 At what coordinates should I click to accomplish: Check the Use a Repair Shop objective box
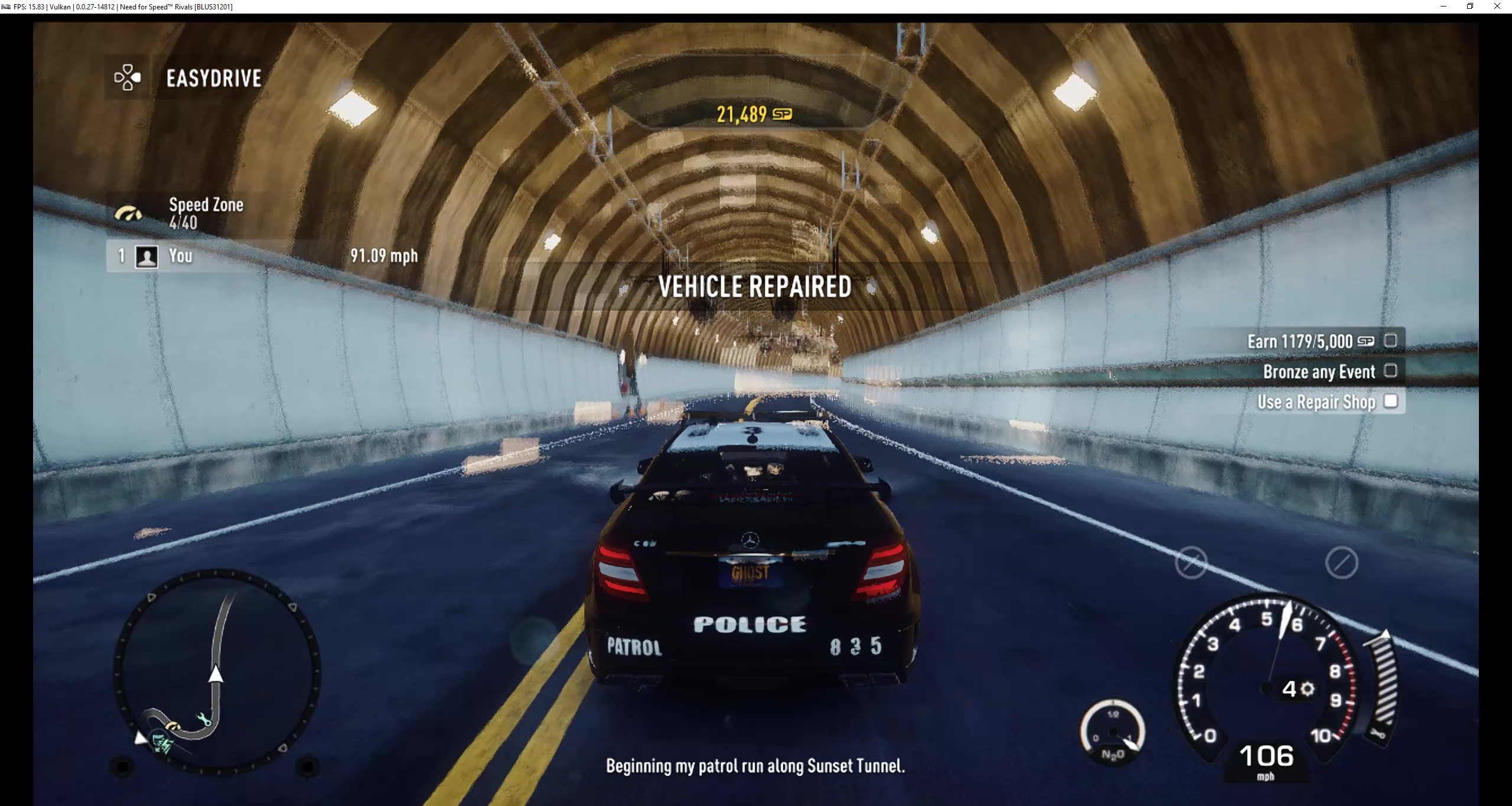click(x=1392, y=401)
